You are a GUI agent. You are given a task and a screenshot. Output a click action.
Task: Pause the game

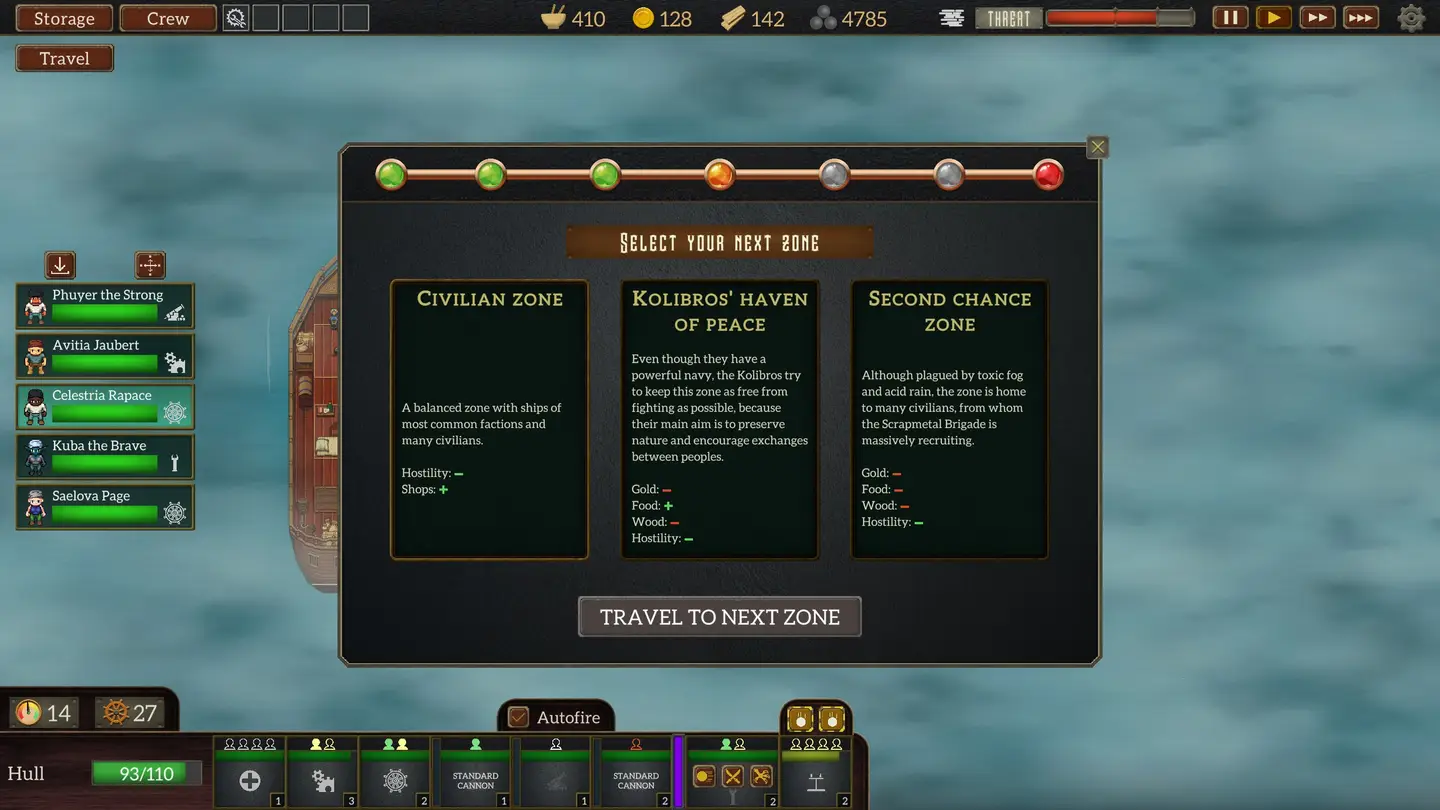pyautogui.click(x=1230, y=17)
